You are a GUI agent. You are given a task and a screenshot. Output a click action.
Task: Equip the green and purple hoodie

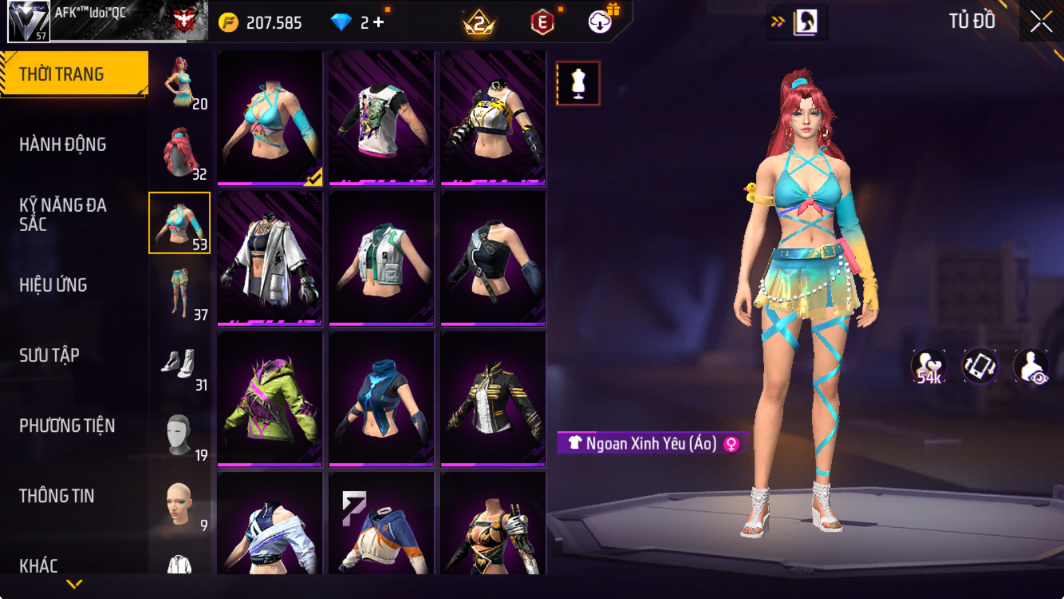270,398
